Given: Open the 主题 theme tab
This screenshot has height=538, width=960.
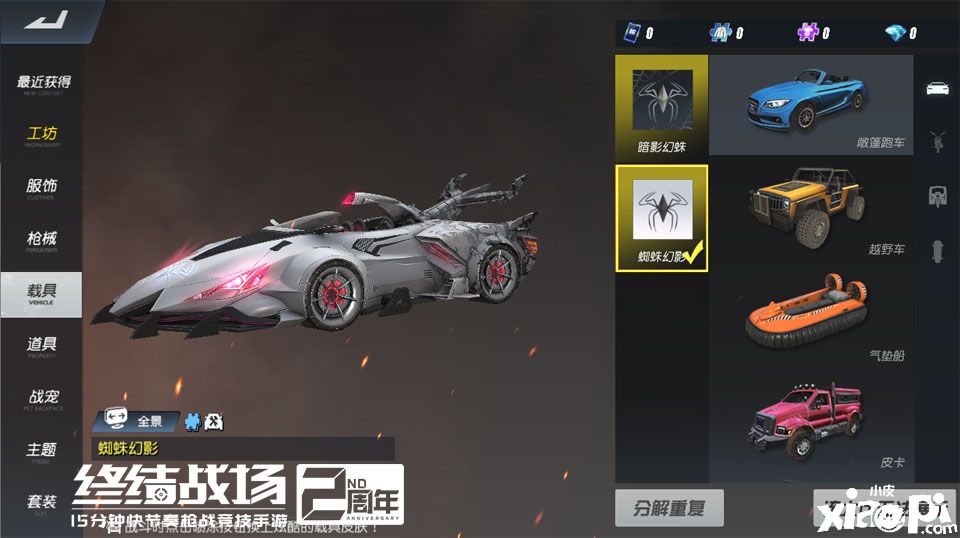Looking at the screenshot, I should point(43,452).
